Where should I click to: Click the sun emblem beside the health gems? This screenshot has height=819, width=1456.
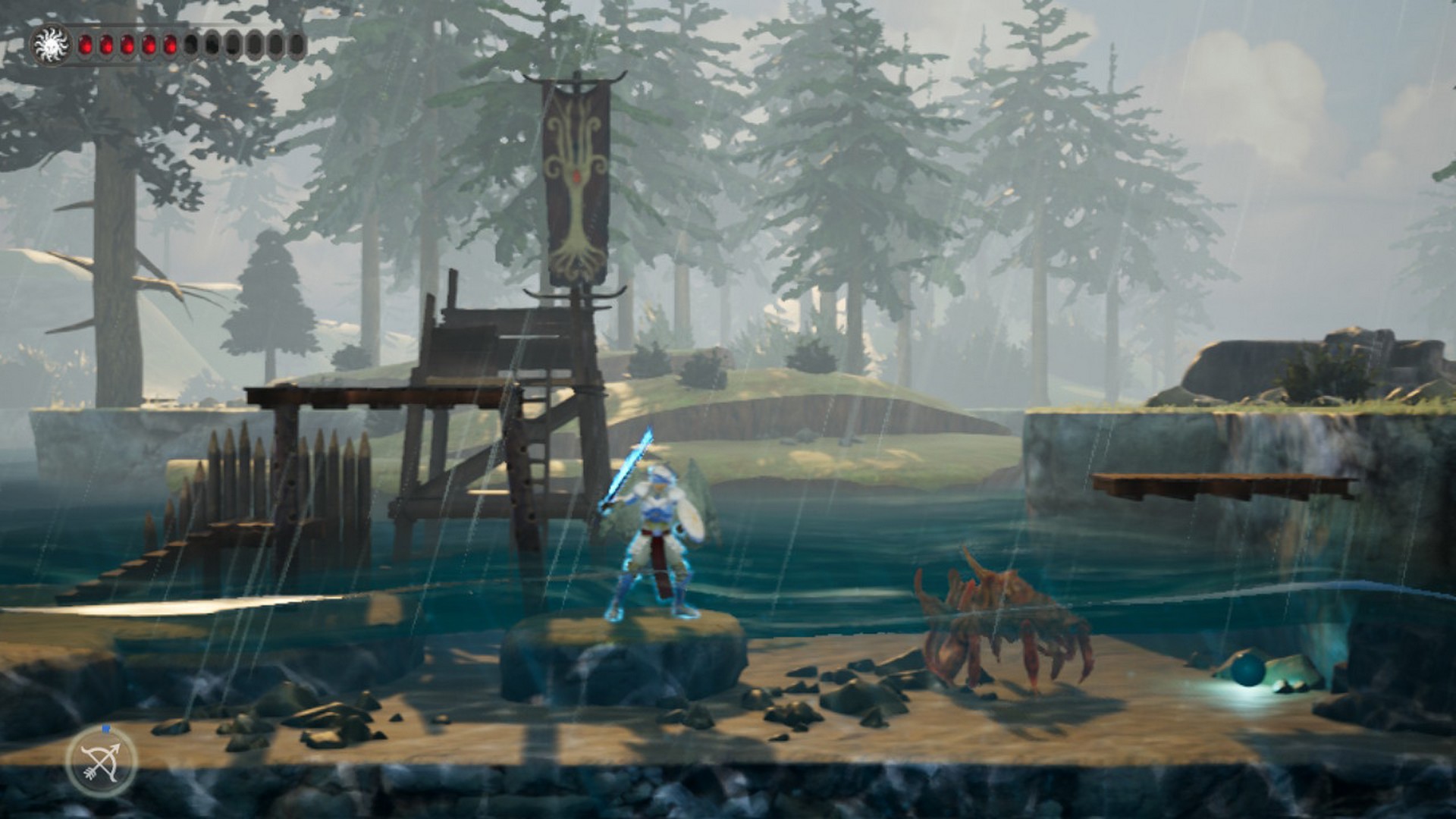pyautogui.click(x=52, y=44)
